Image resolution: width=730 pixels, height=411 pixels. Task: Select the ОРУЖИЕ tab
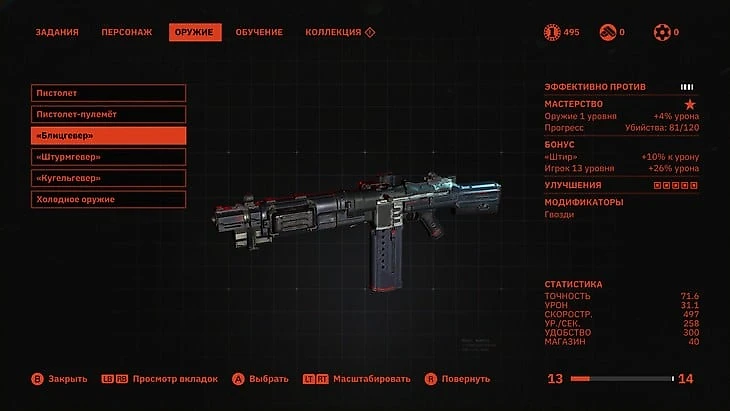pyautogui.click(x=194, y=32)
